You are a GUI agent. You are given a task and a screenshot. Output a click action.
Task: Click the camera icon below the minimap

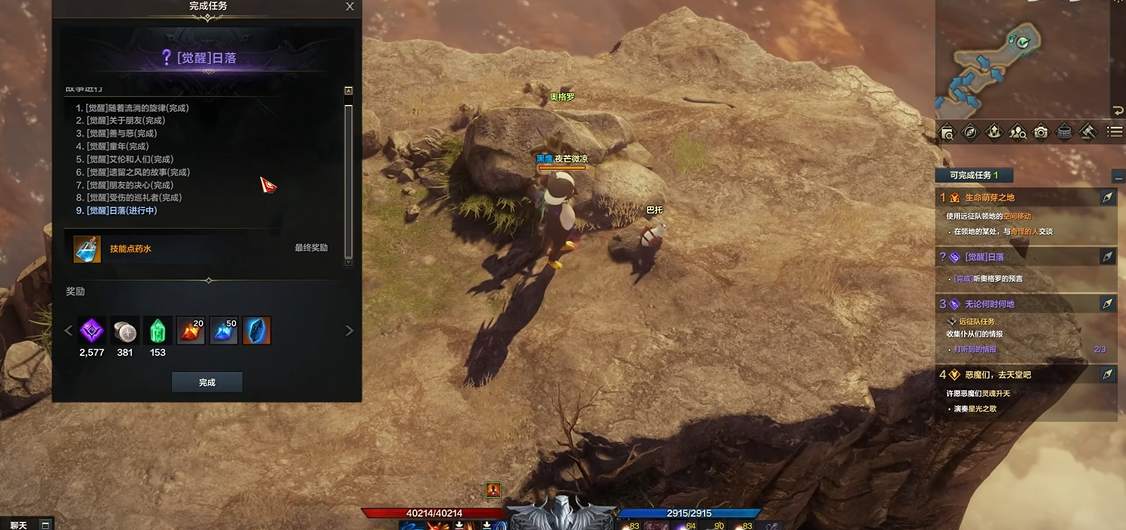tap(1041, 132)
